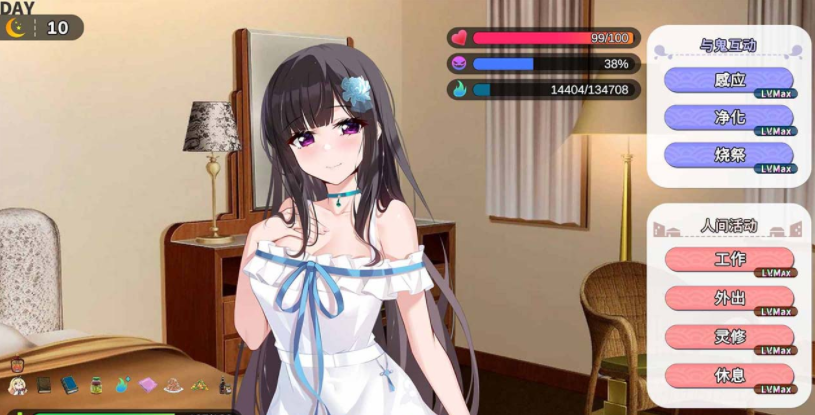Click the 休息 rest button
815x415 pixels.
click(x=729, y=376)
